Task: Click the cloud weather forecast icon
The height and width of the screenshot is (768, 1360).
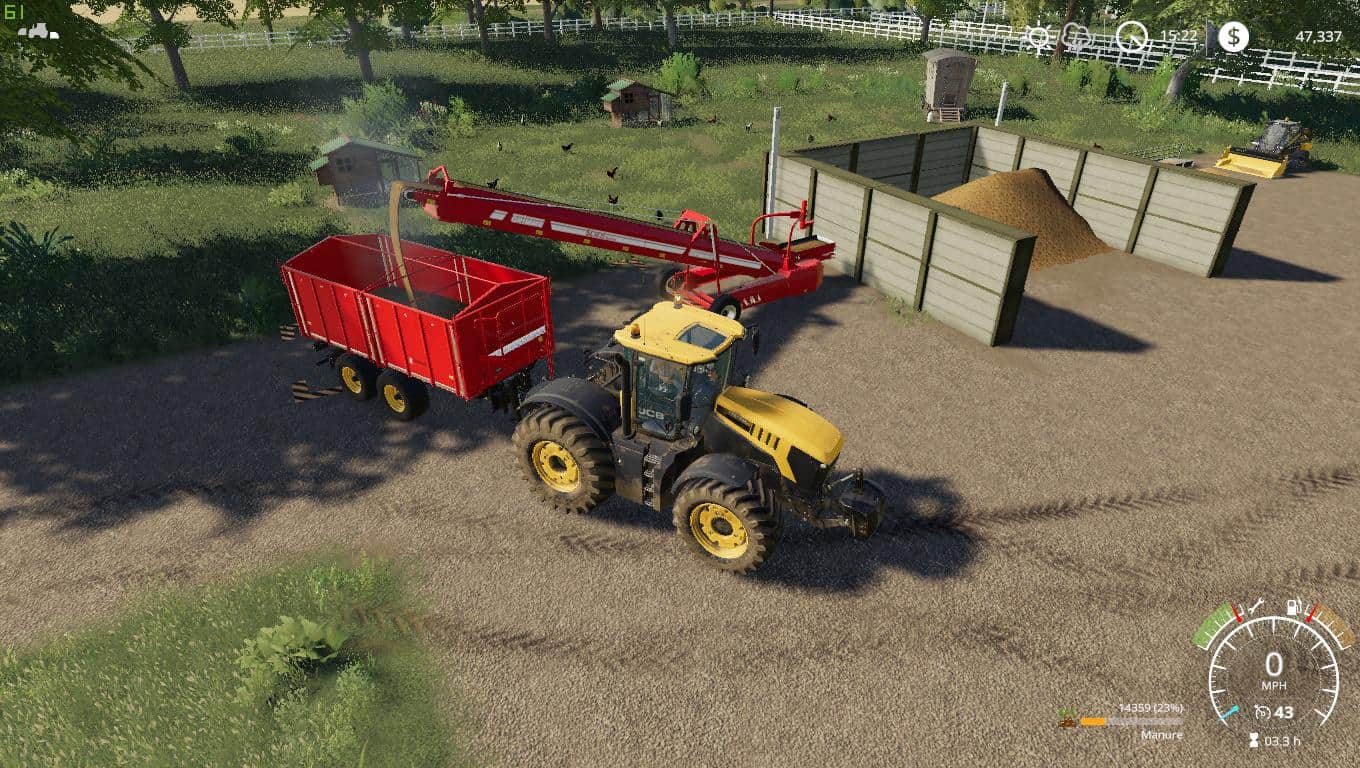Action: coord(1076,35)
